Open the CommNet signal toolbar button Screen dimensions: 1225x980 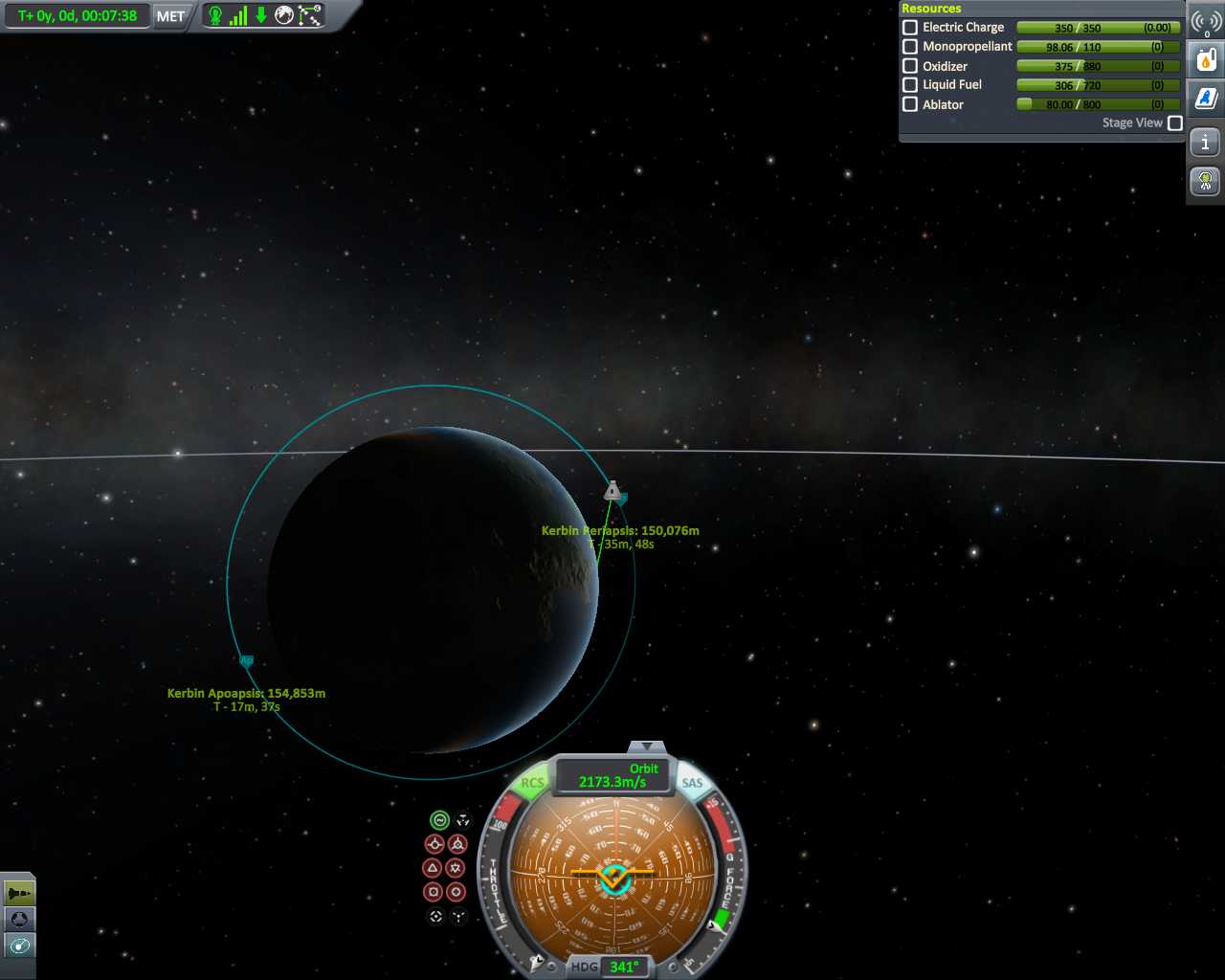coord(1206,22)
